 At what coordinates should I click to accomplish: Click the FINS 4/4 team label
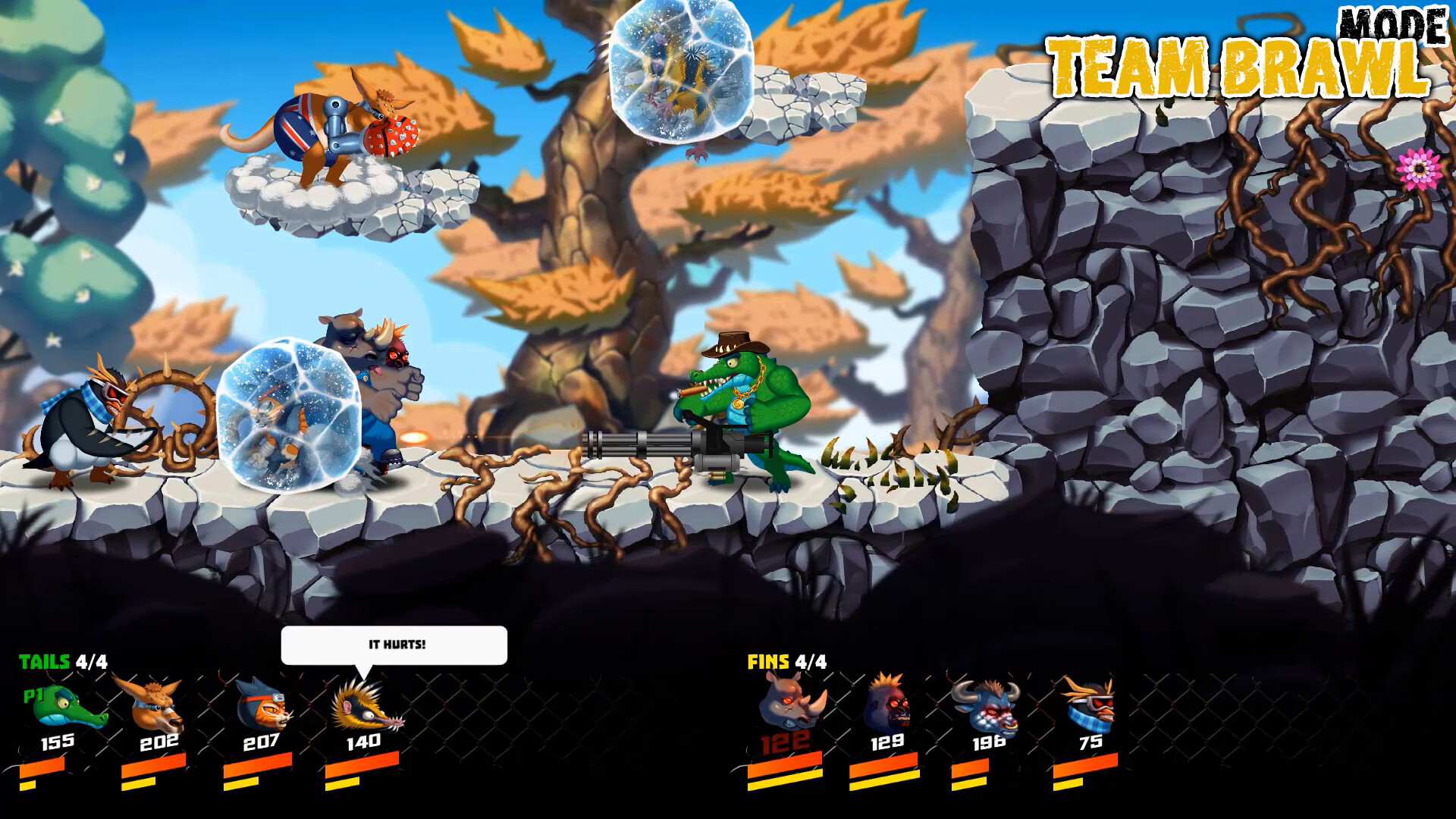coord(785,663)
